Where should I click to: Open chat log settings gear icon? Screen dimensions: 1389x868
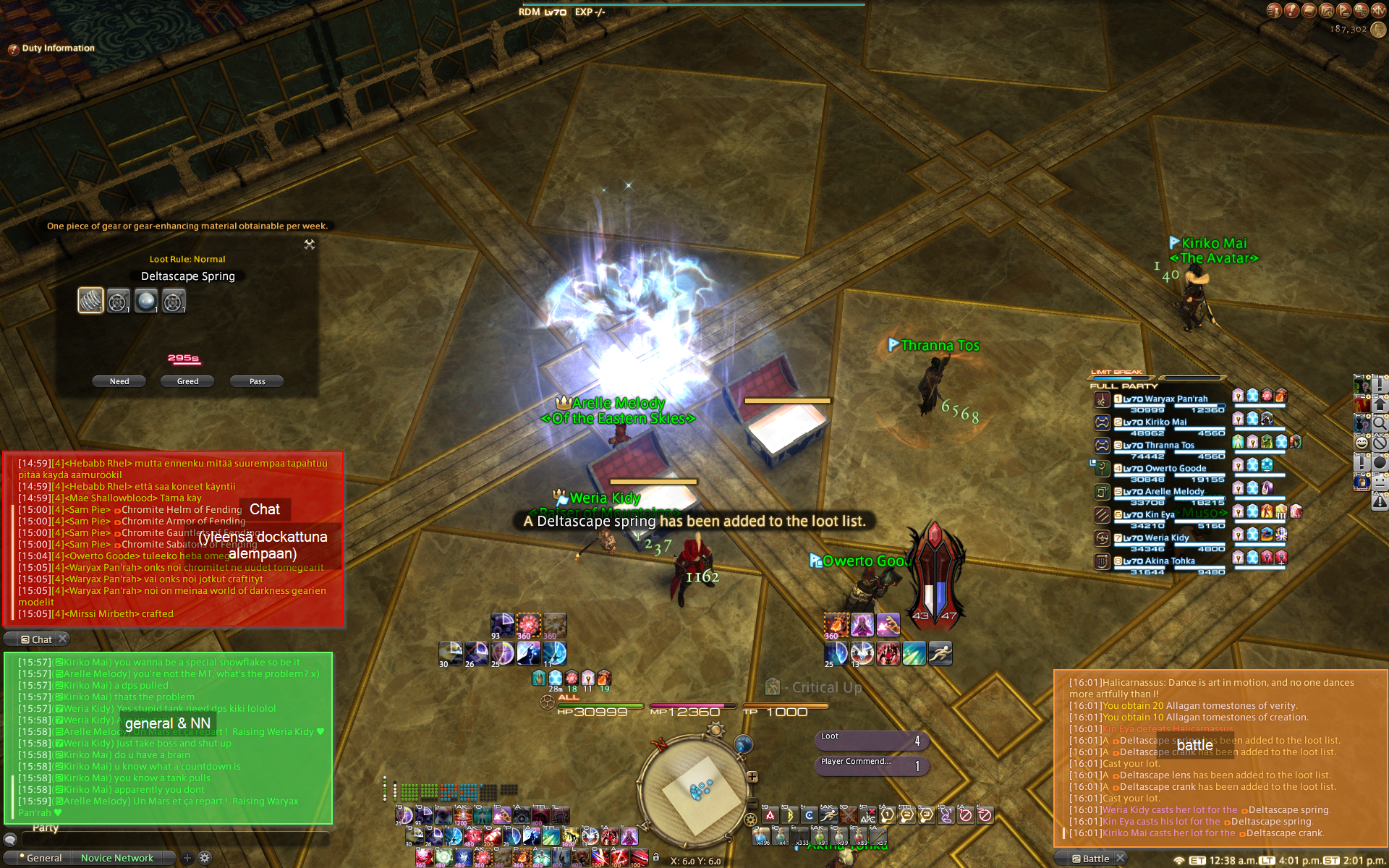(205, 858)
